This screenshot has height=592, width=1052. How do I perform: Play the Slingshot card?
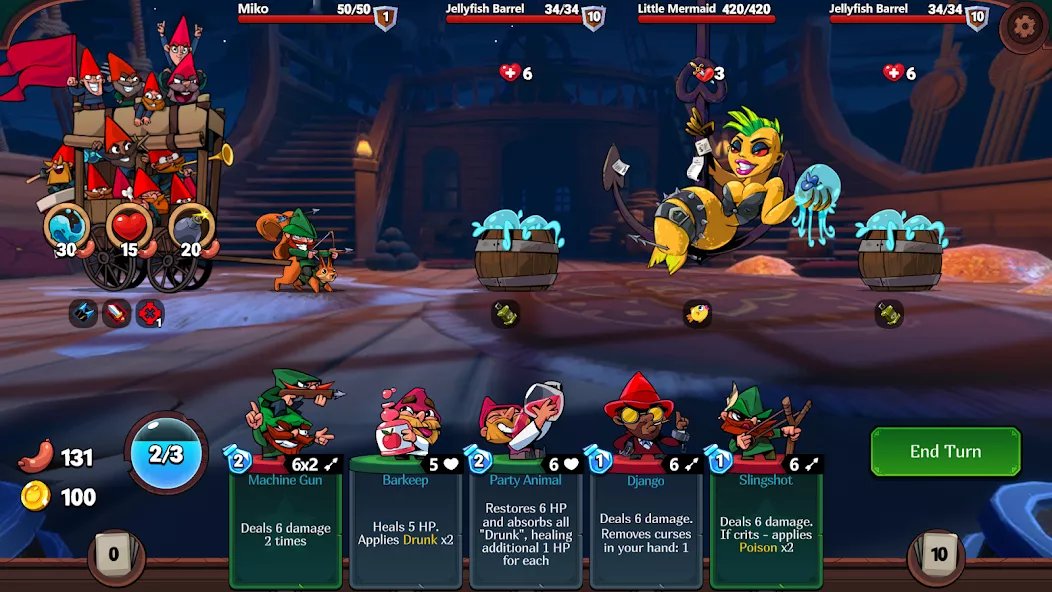tap(765, 520)
